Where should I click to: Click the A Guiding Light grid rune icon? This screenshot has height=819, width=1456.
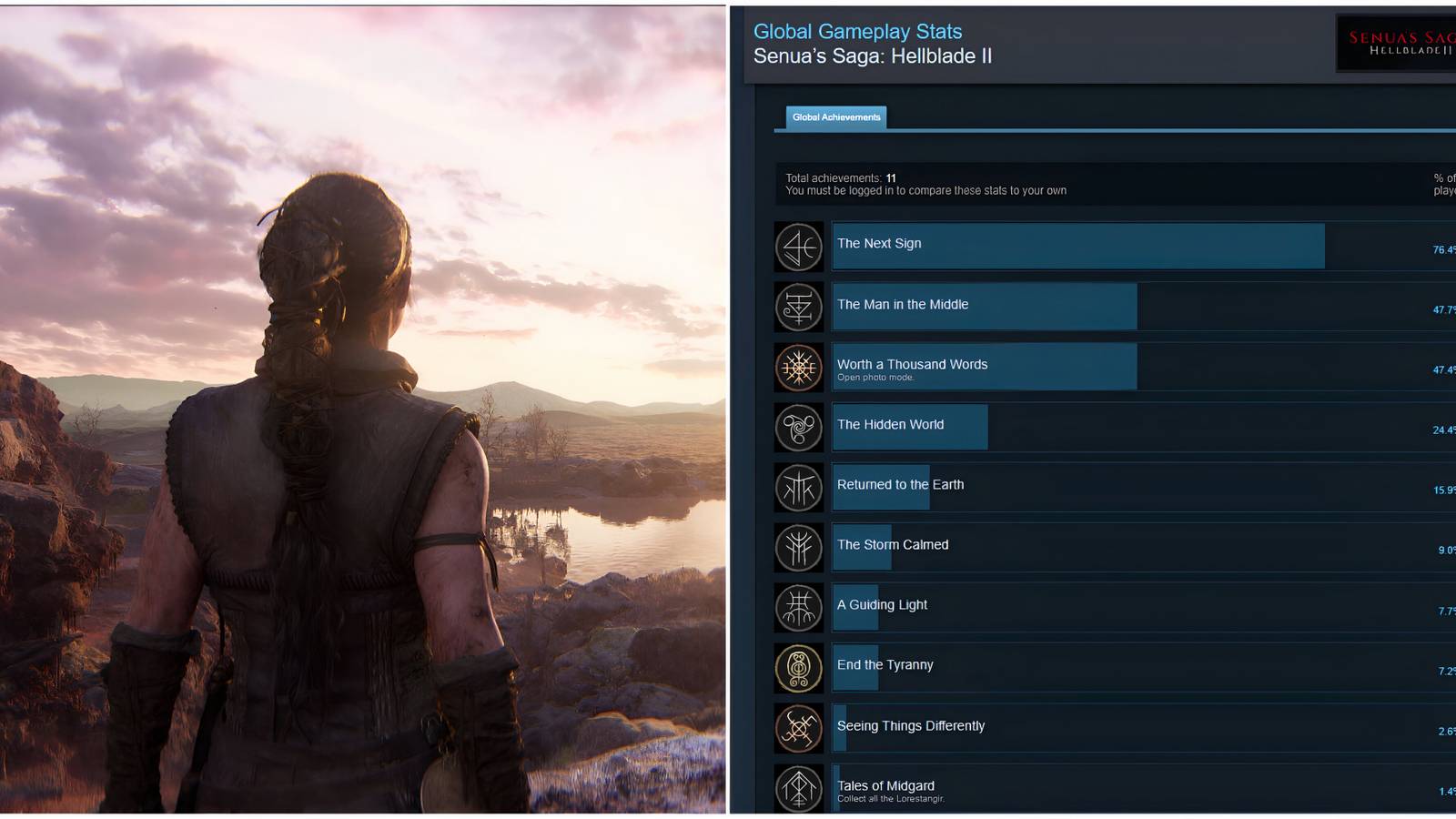point(798,607)
